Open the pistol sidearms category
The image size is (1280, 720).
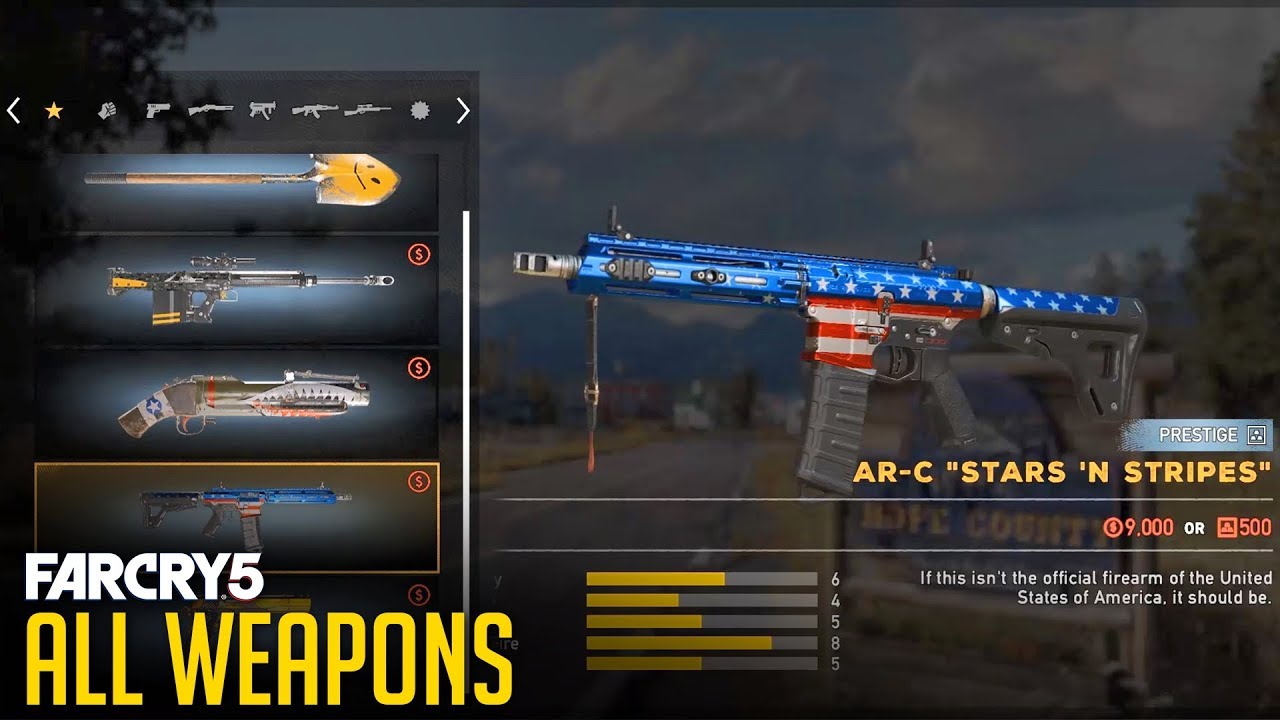click(156, 110)
